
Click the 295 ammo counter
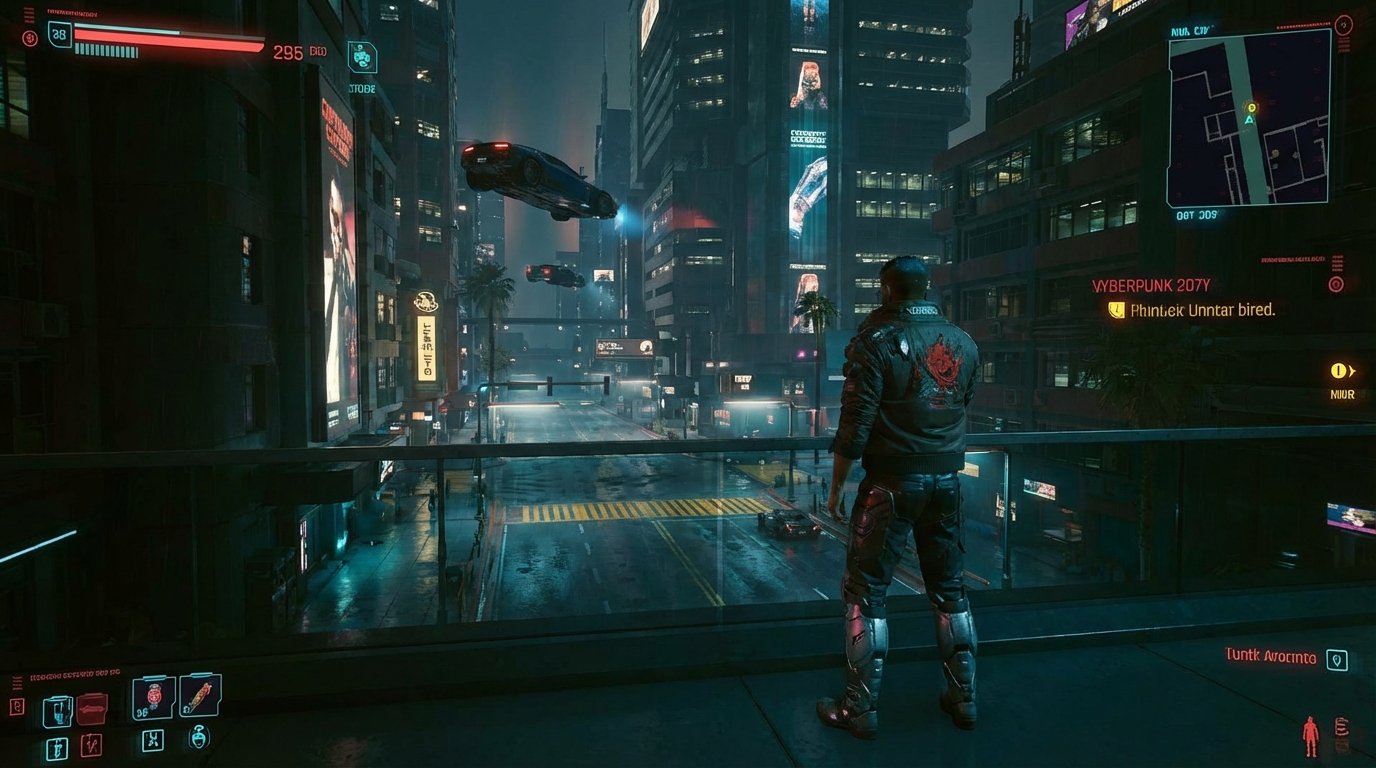click(288, 52)
